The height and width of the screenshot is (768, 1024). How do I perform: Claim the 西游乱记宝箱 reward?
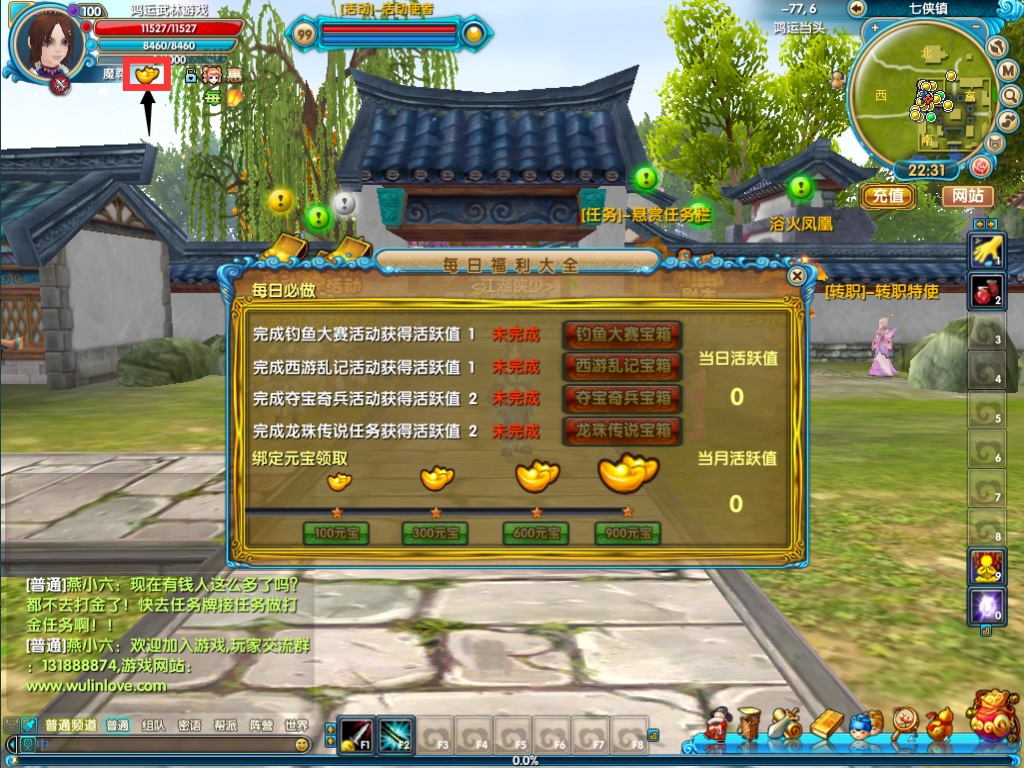coord(621,366)
